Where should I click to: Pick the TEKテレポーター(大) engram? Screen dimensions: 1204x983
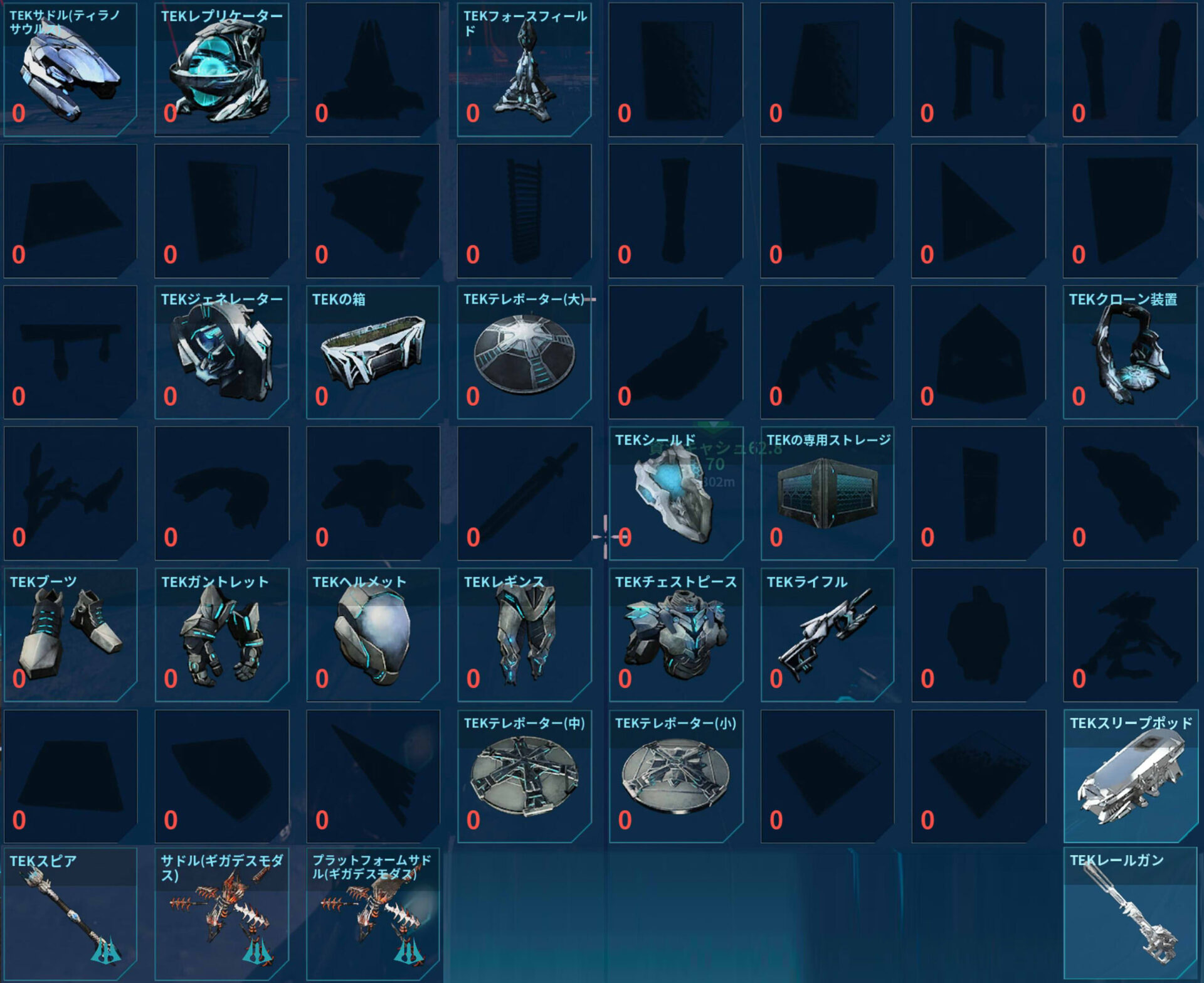[524, 353]
